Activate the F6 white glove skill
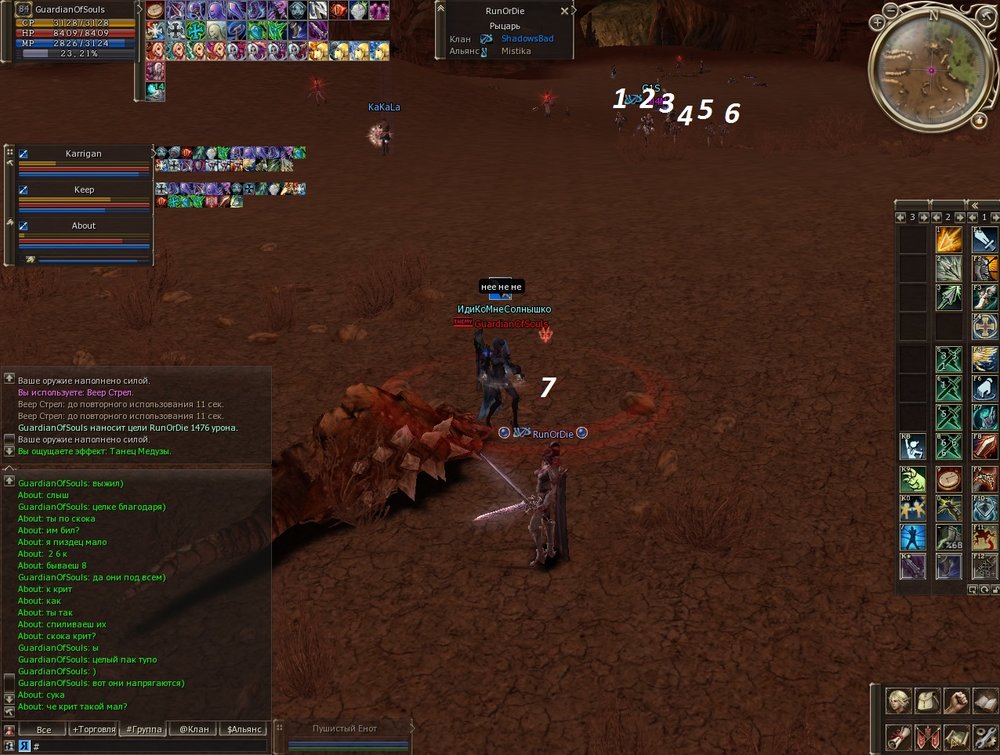Screen dimensions: 1000x755 pos(985,386)
